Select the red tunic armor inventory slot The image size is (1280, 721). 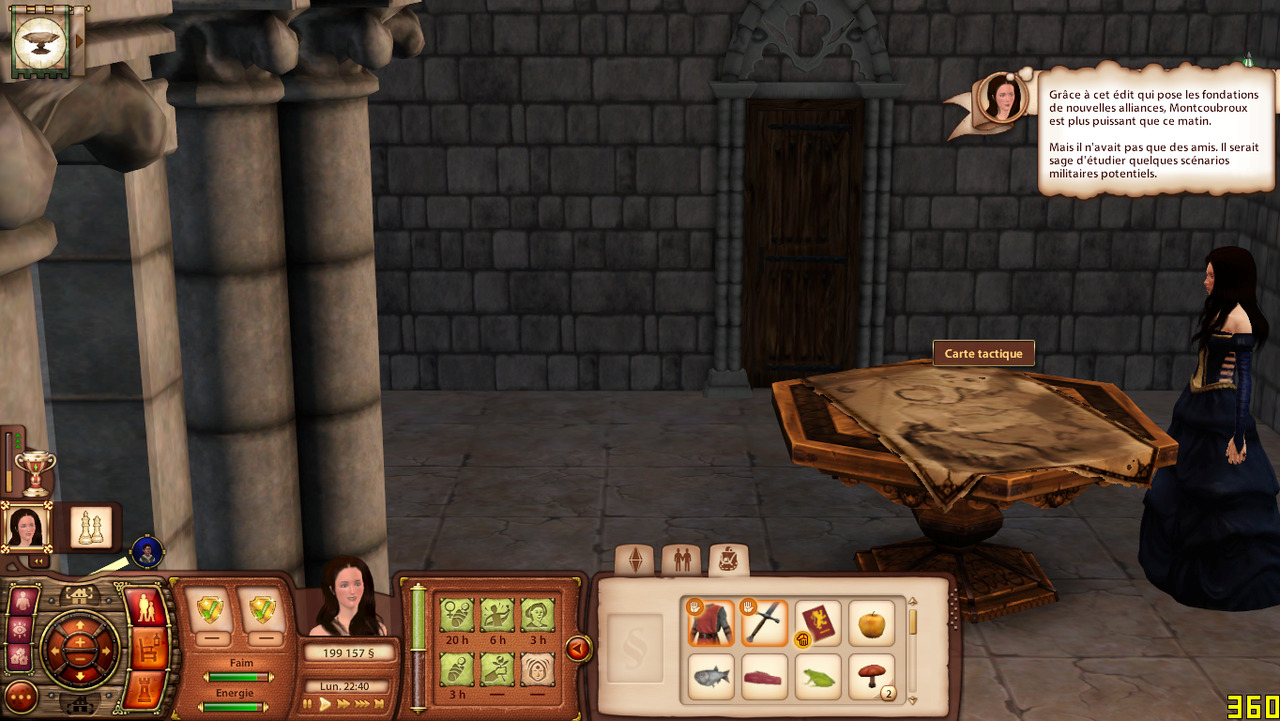tap(711, 623)
